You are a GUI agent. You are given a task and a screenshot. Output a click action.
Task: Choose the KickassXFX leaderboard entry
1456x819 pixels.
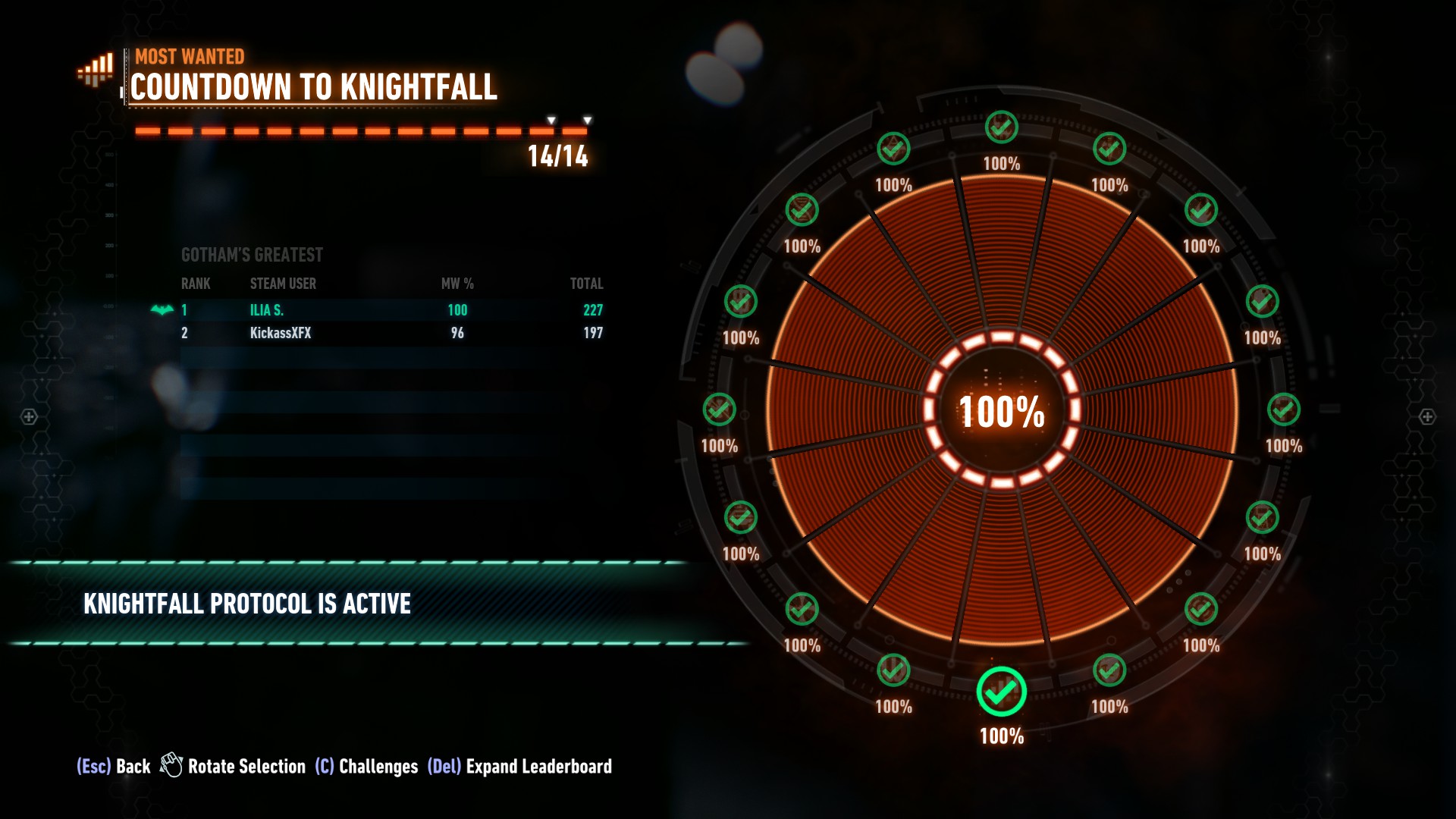(x=391, y=333)
